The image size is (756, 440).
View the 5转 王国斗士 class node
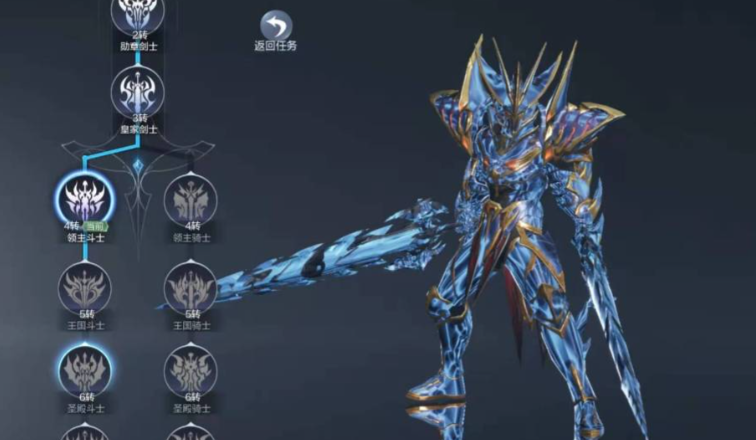(x=85, y=287)
